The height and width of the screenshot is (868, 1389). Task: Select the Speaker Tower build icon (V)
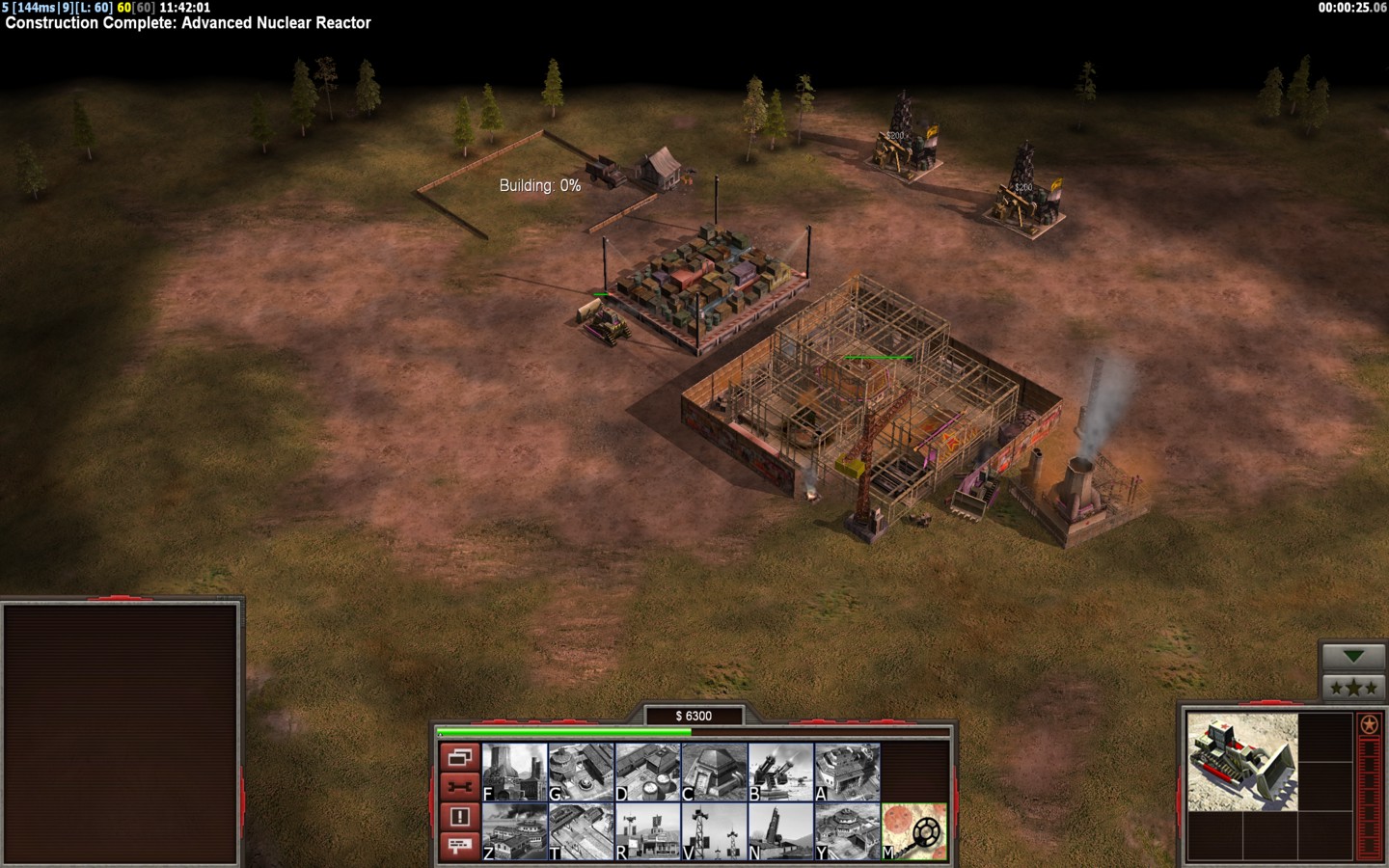pyautogui.click(x=715, y=831)
